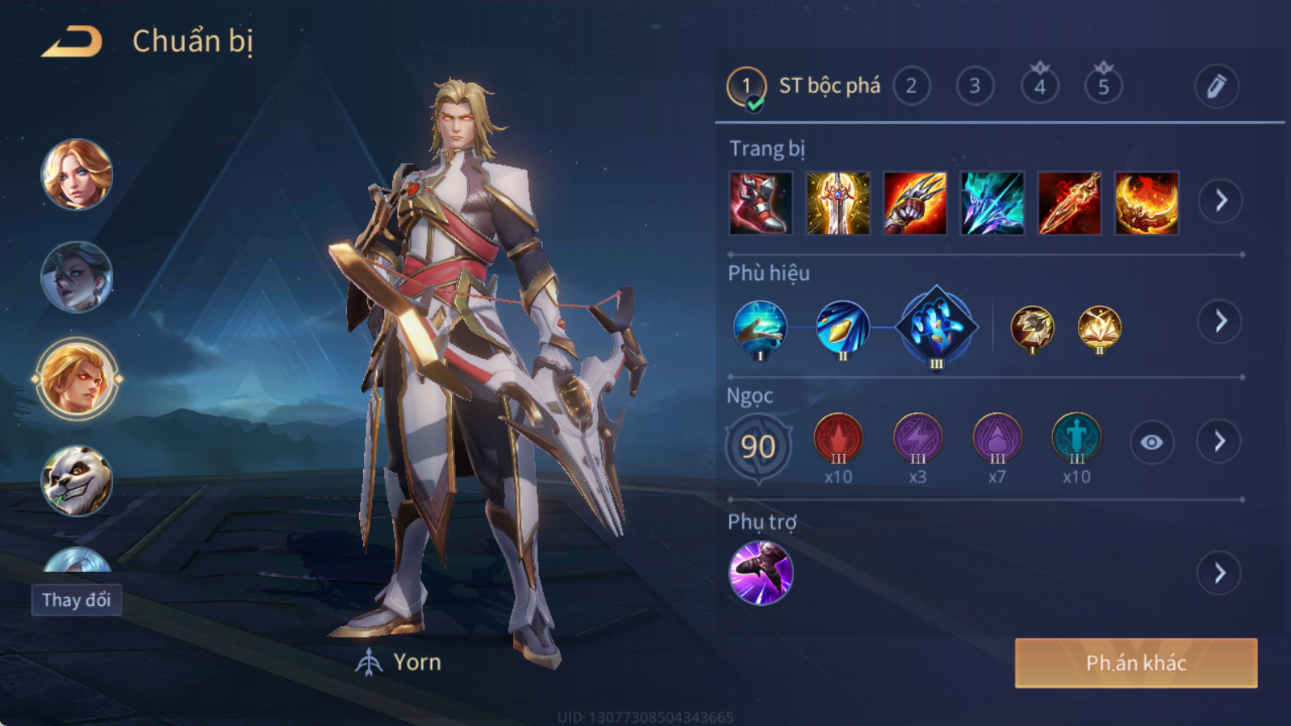
Task: Select the fiery claw gauntlet item
Action: coord(915,203)
